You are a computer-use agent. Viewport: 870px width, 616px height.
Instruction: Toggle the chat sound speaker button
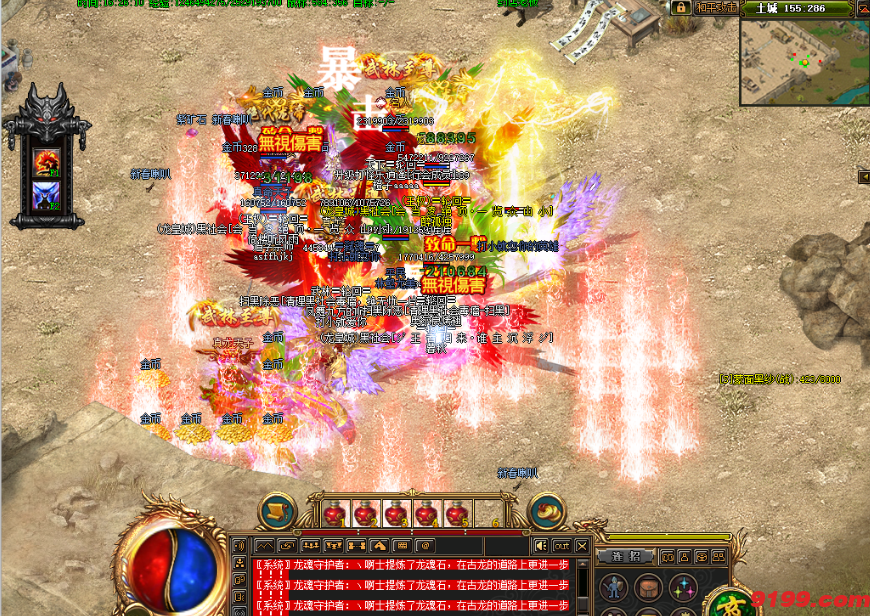click(x=541, y=545)
